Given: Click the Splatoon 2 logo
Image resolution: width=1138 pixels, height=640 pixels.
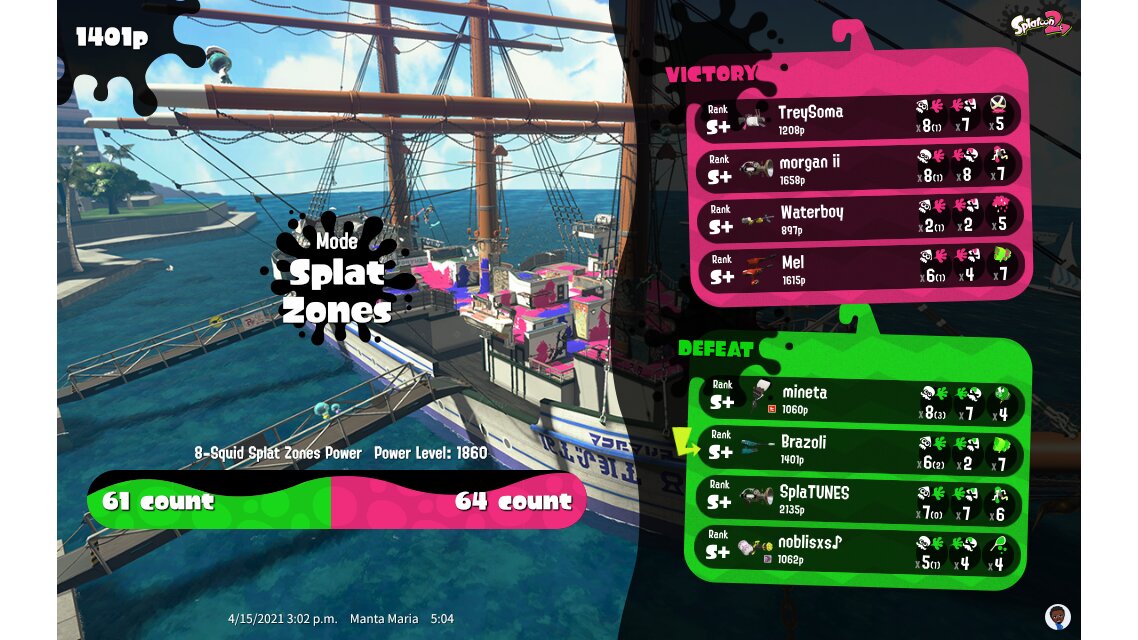Looking at the screenshot, I should tap(1042, 22).
